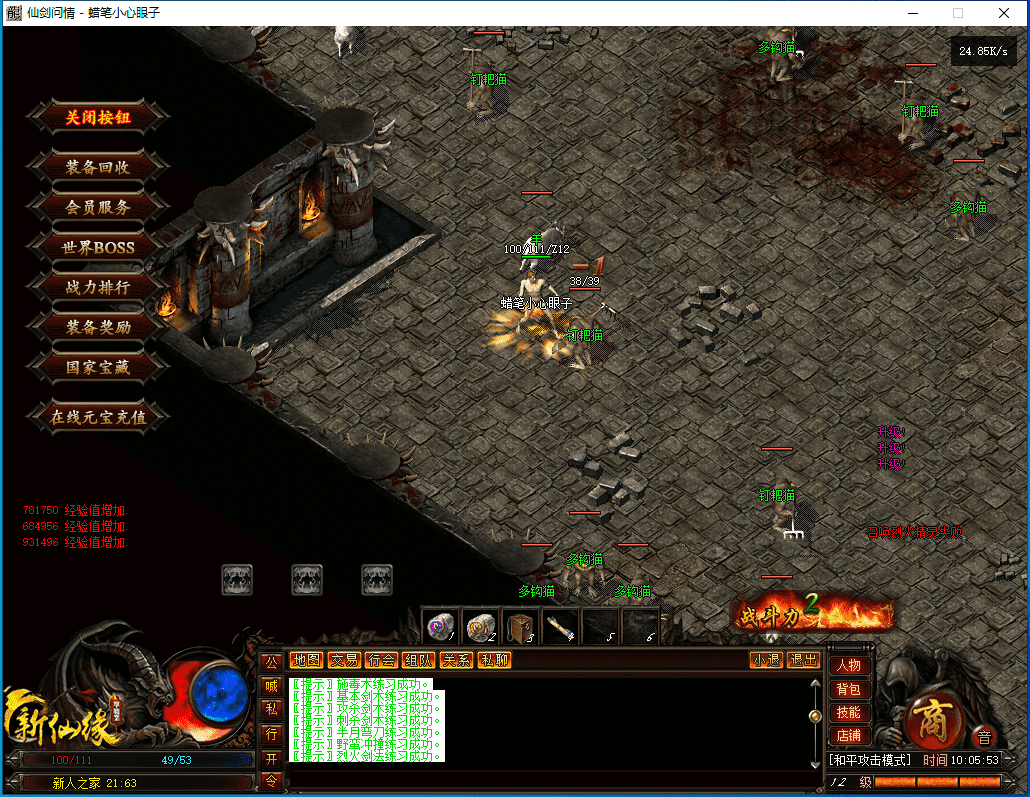Show the 技能 skills panel
This screenshot has width=1030, height=797.
[x=848, y=713]
